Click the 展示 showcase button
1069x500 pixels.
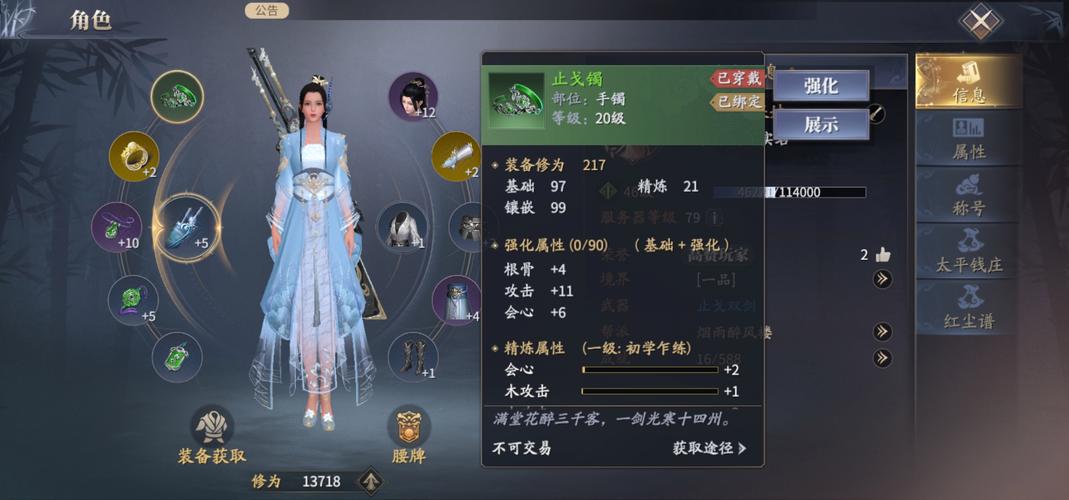[820, 125]
